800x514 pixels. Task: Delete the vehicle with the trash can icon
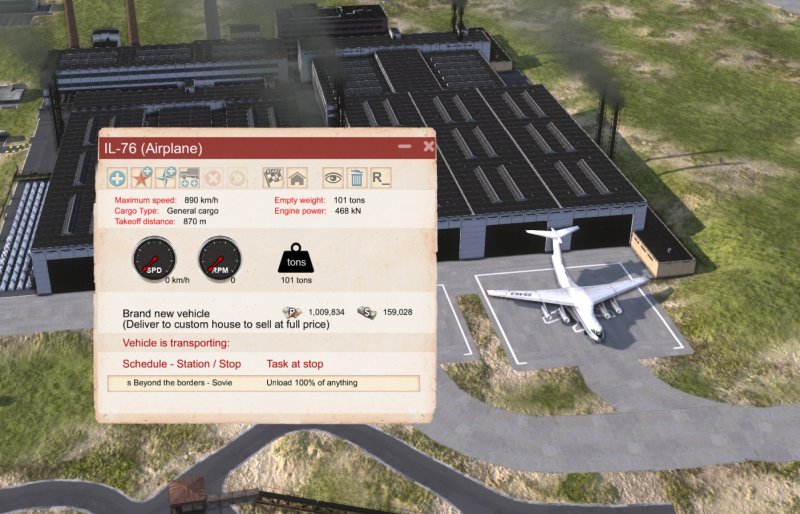355,179
